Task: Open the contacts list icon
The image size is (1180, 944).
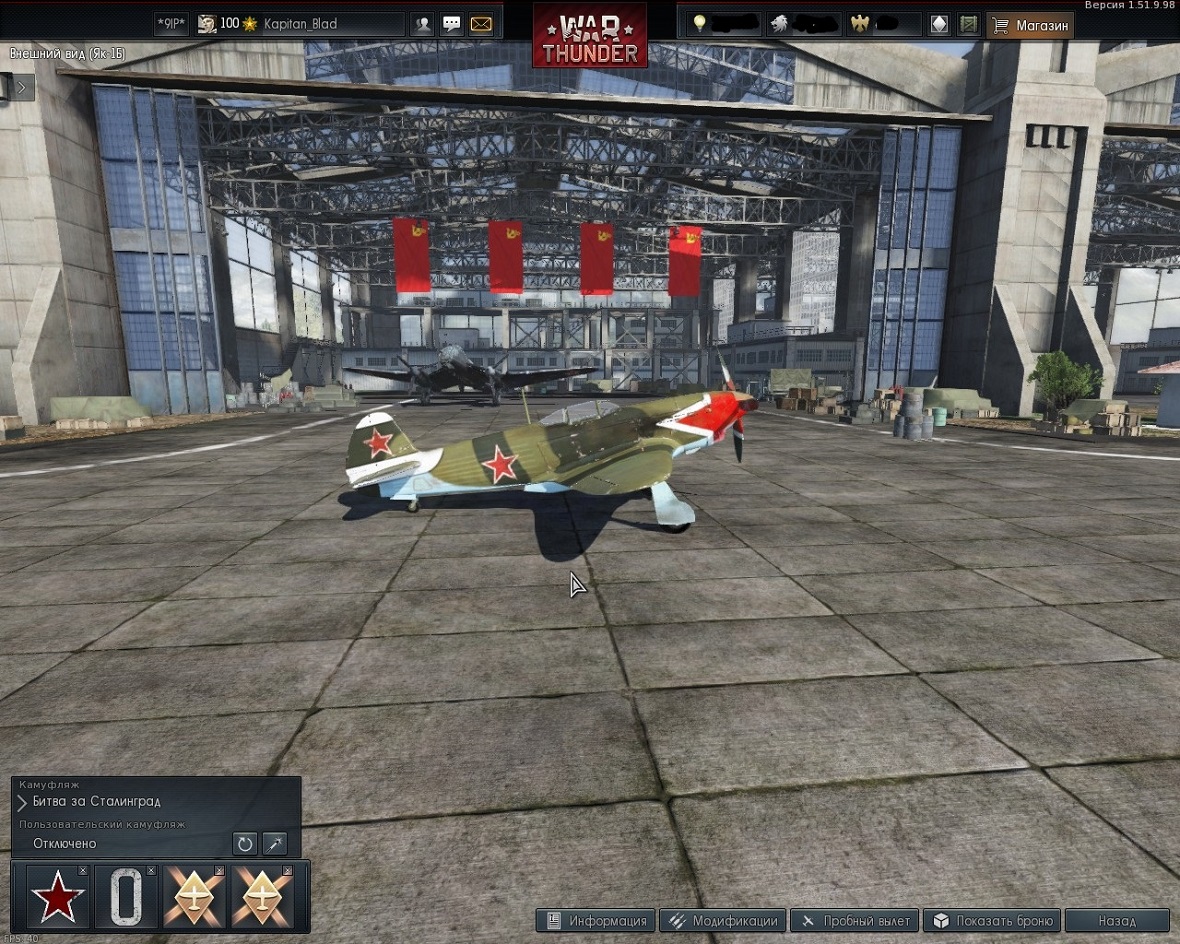Action: coord(423,24)
